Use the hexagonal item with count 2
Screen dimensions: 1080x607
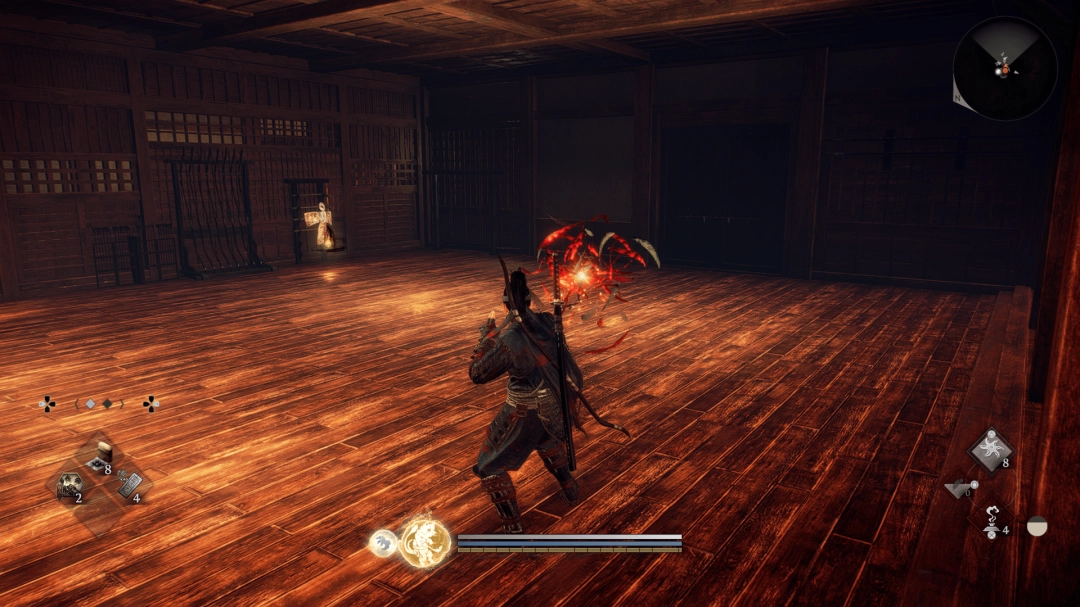coord(69,486)
